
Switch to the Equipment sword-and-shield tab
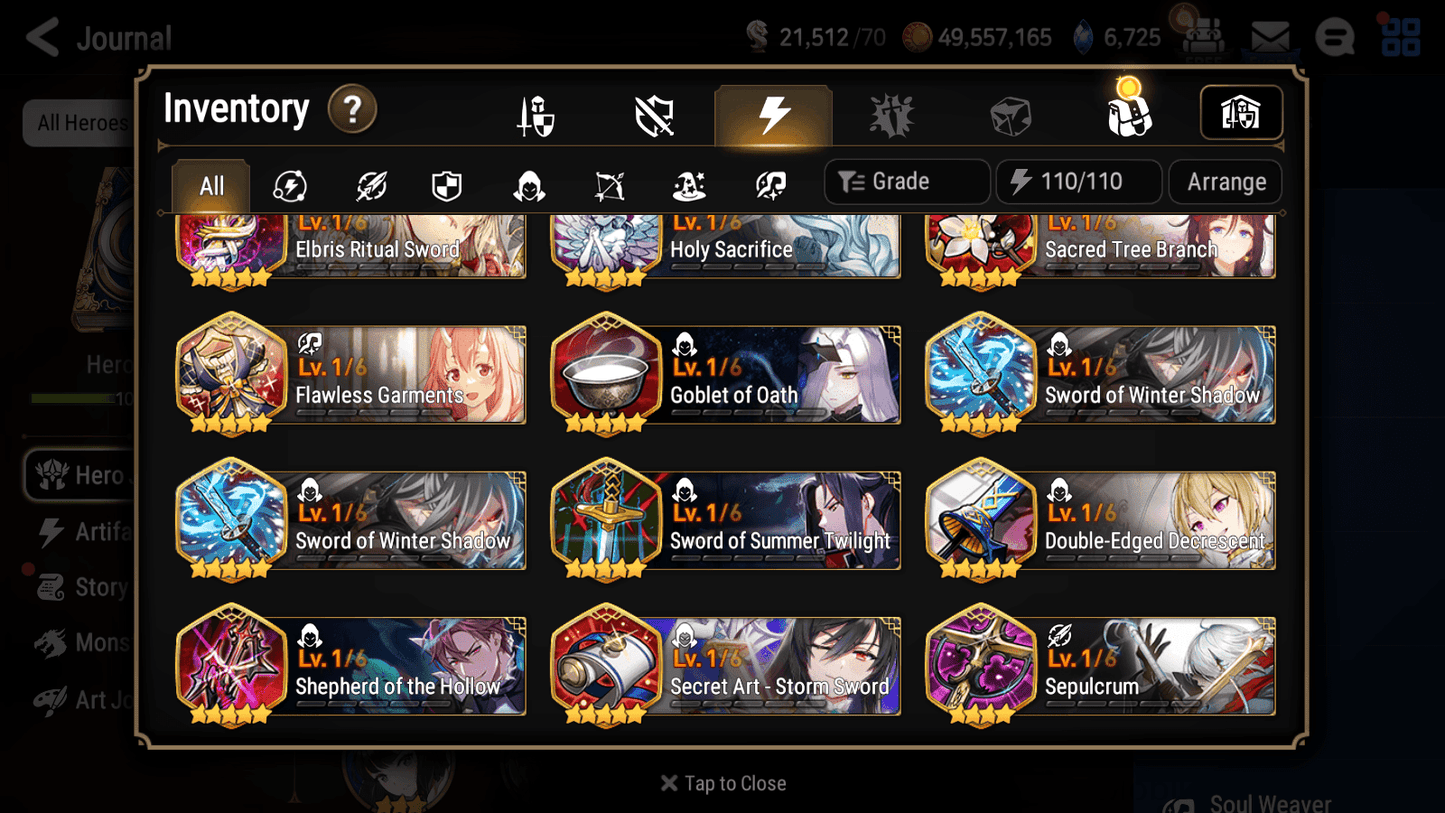(535, 113)
